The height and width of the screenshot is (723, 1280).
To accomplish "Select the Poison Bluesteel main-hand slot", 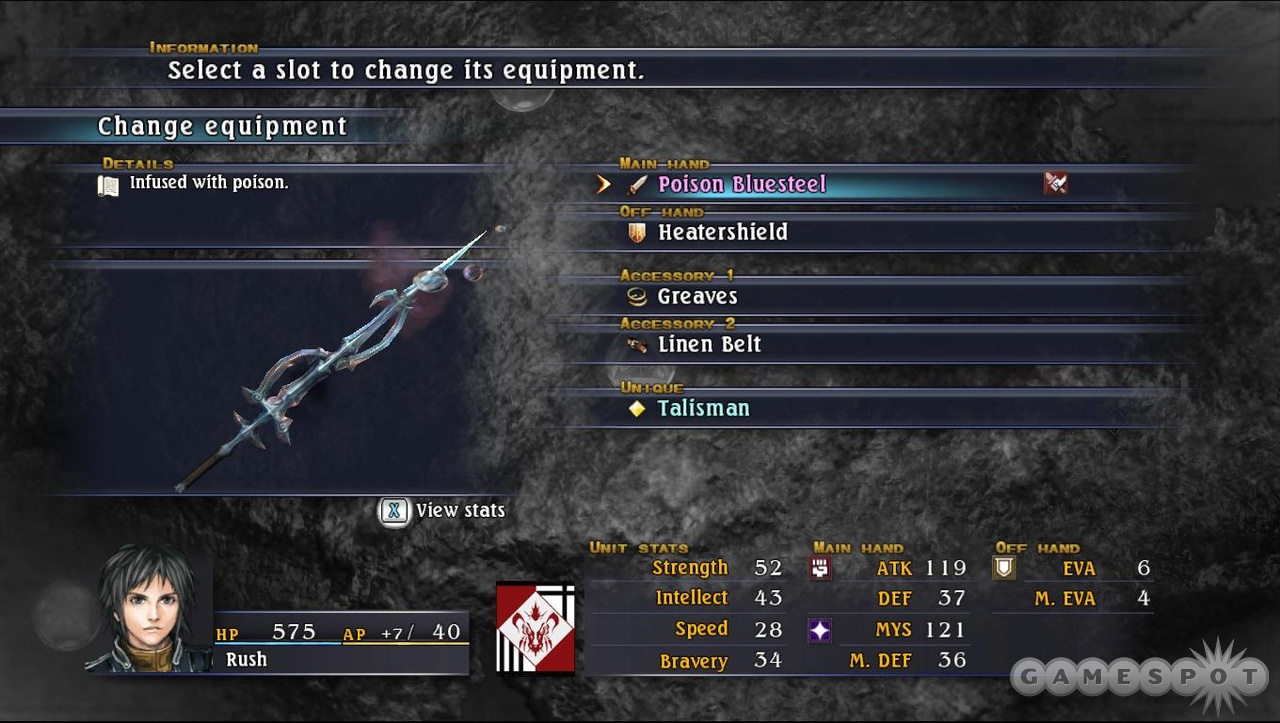I will point(742,185).
